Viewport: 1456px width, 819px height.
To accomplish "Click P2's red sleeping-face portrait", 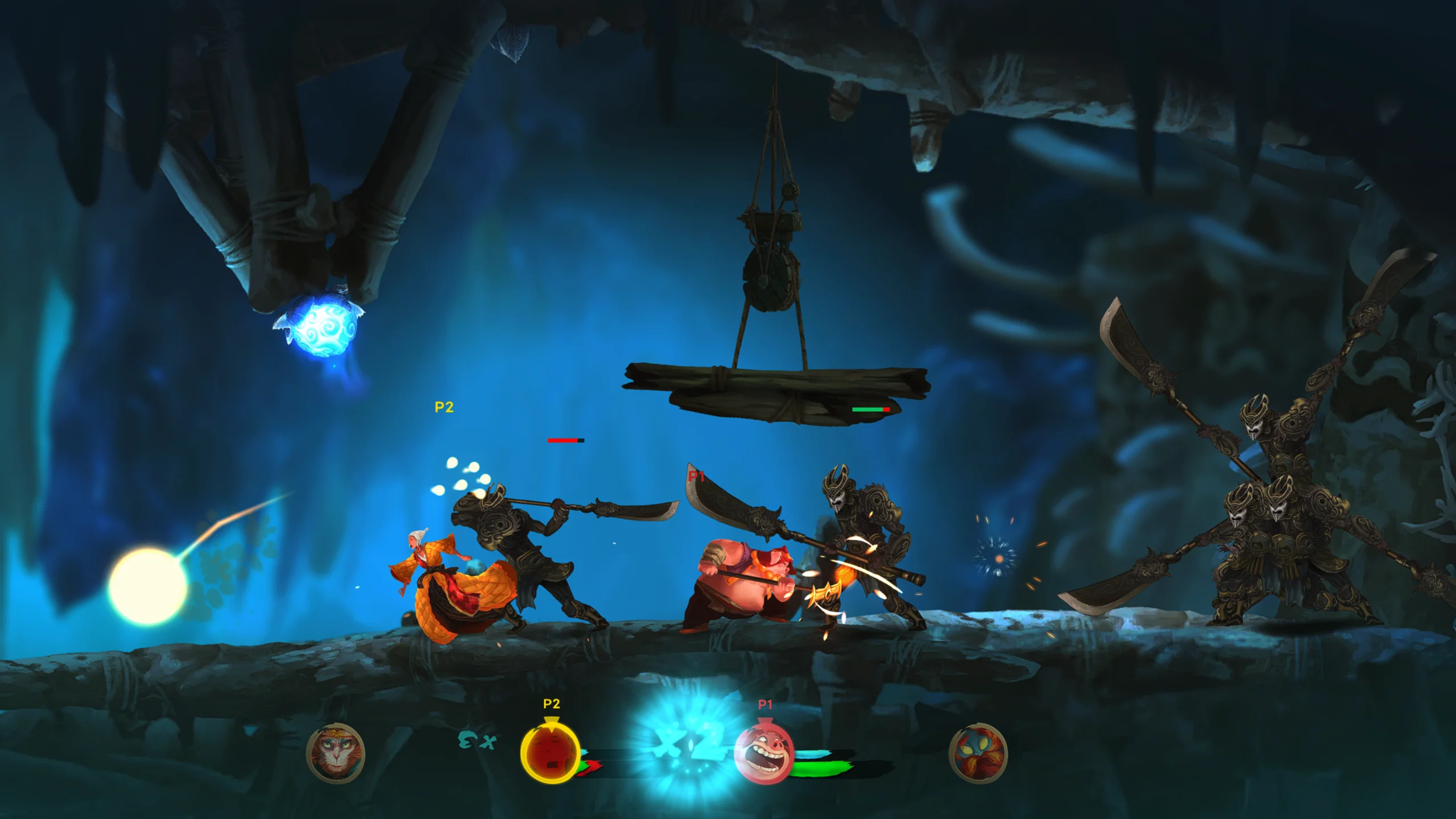I will pos(550,754).
